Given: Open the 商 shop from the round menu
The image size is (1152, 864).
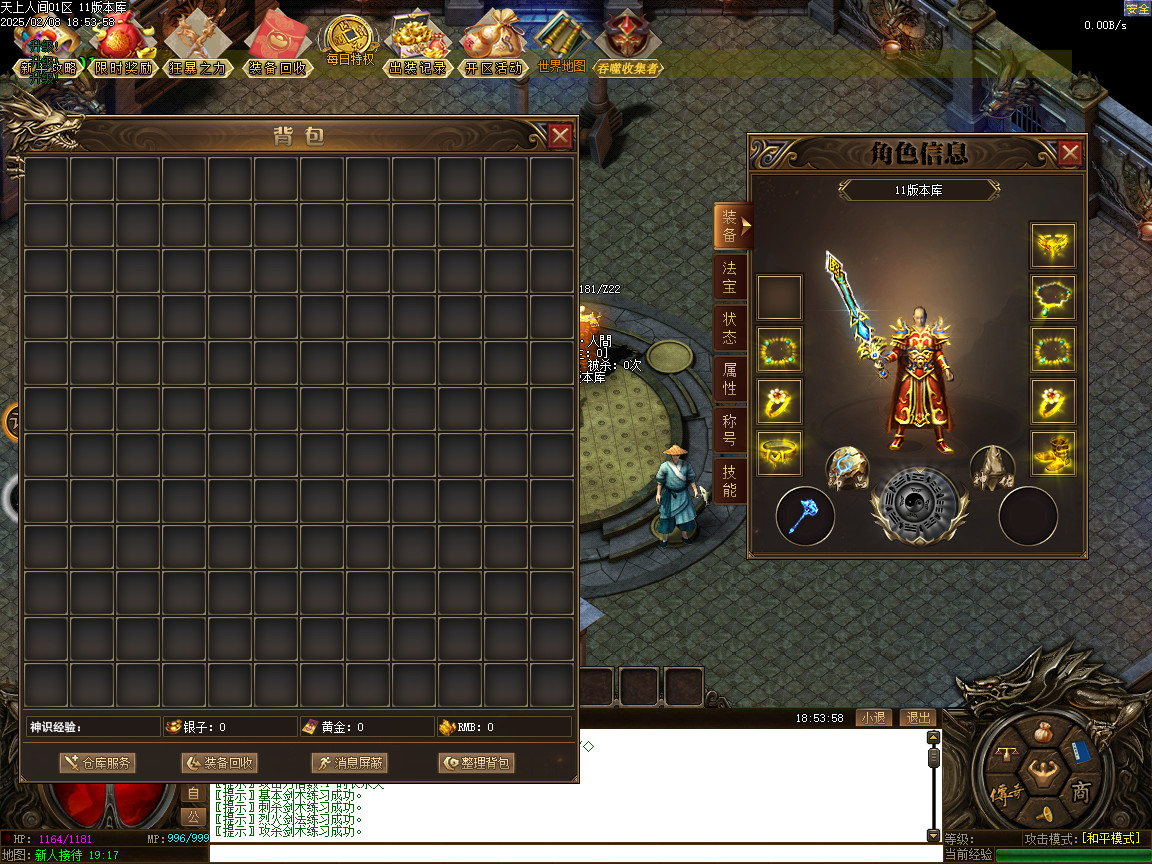Looking at the screenshot, I should tap(1082, 793).
